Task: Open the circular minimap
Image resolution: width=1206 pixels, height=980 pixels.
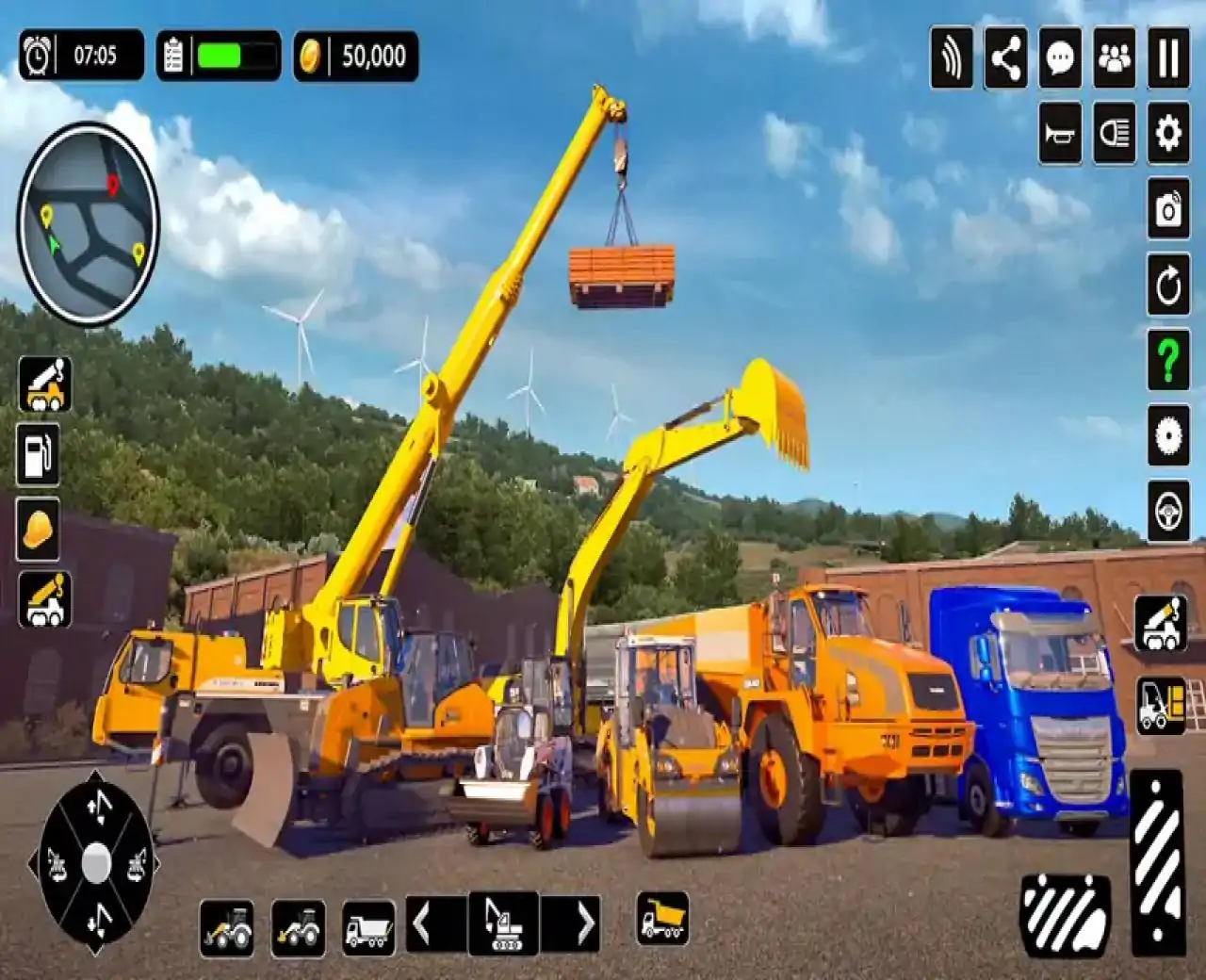Action: (89, 223)
